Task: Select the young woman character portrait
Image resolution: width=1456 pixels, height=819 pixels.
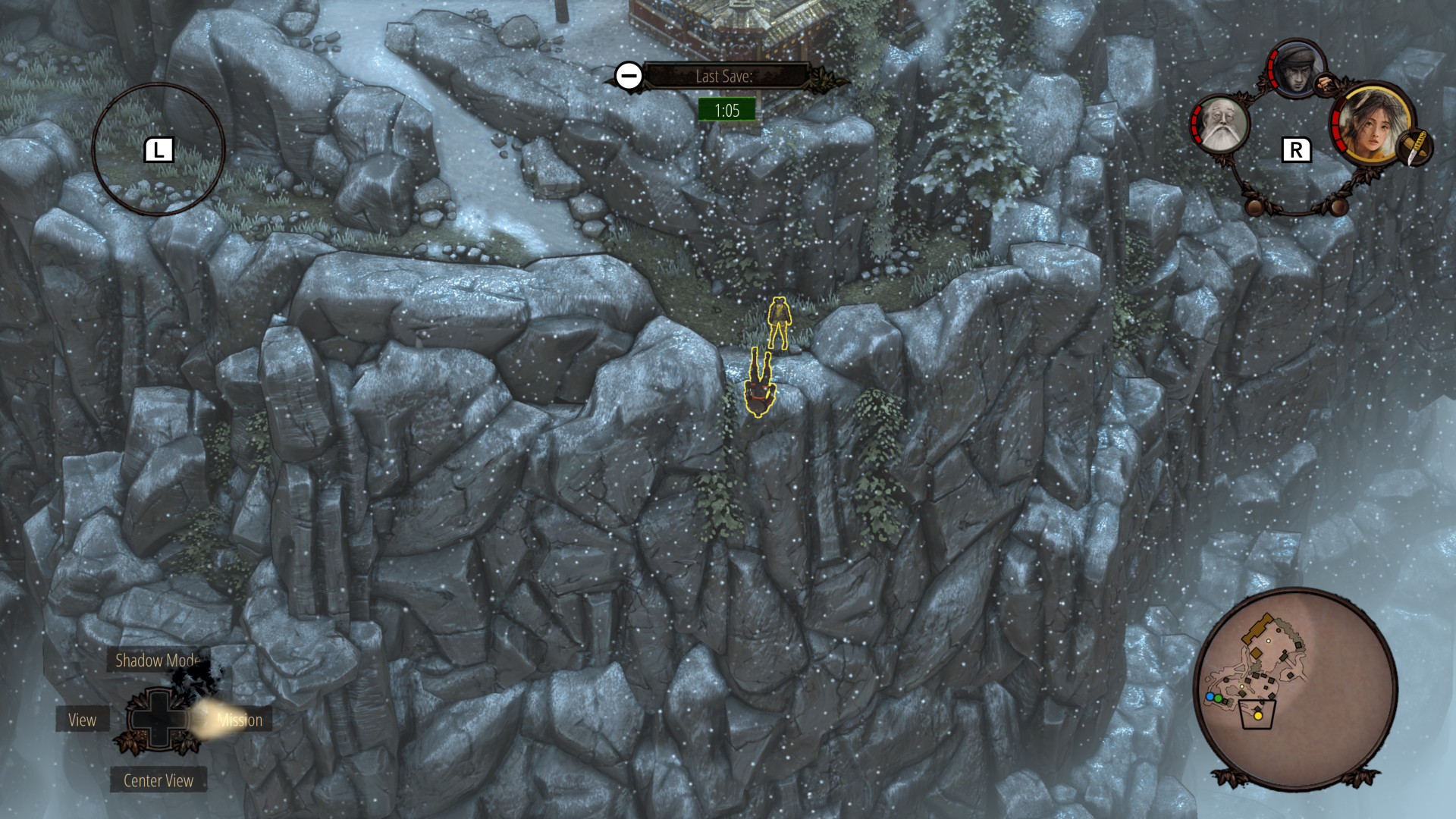Action: coord(1371,124)
